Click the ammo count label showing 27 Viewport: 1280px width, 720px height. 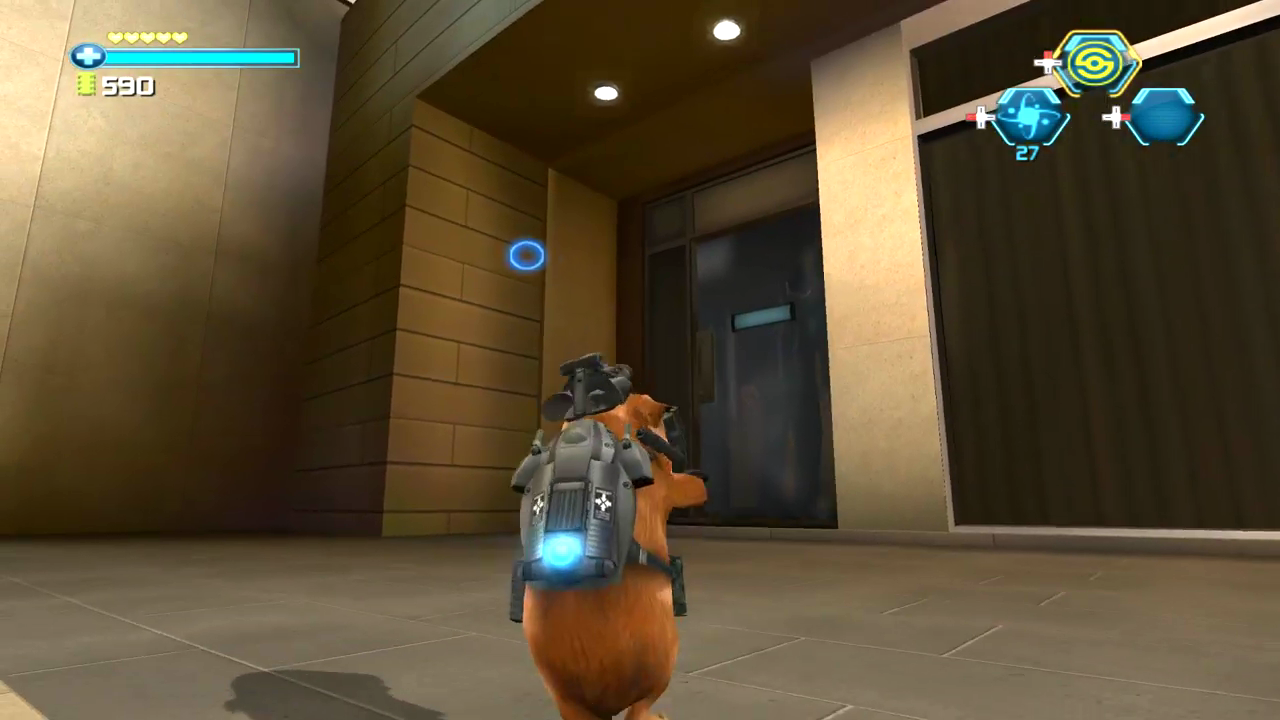1028,152
